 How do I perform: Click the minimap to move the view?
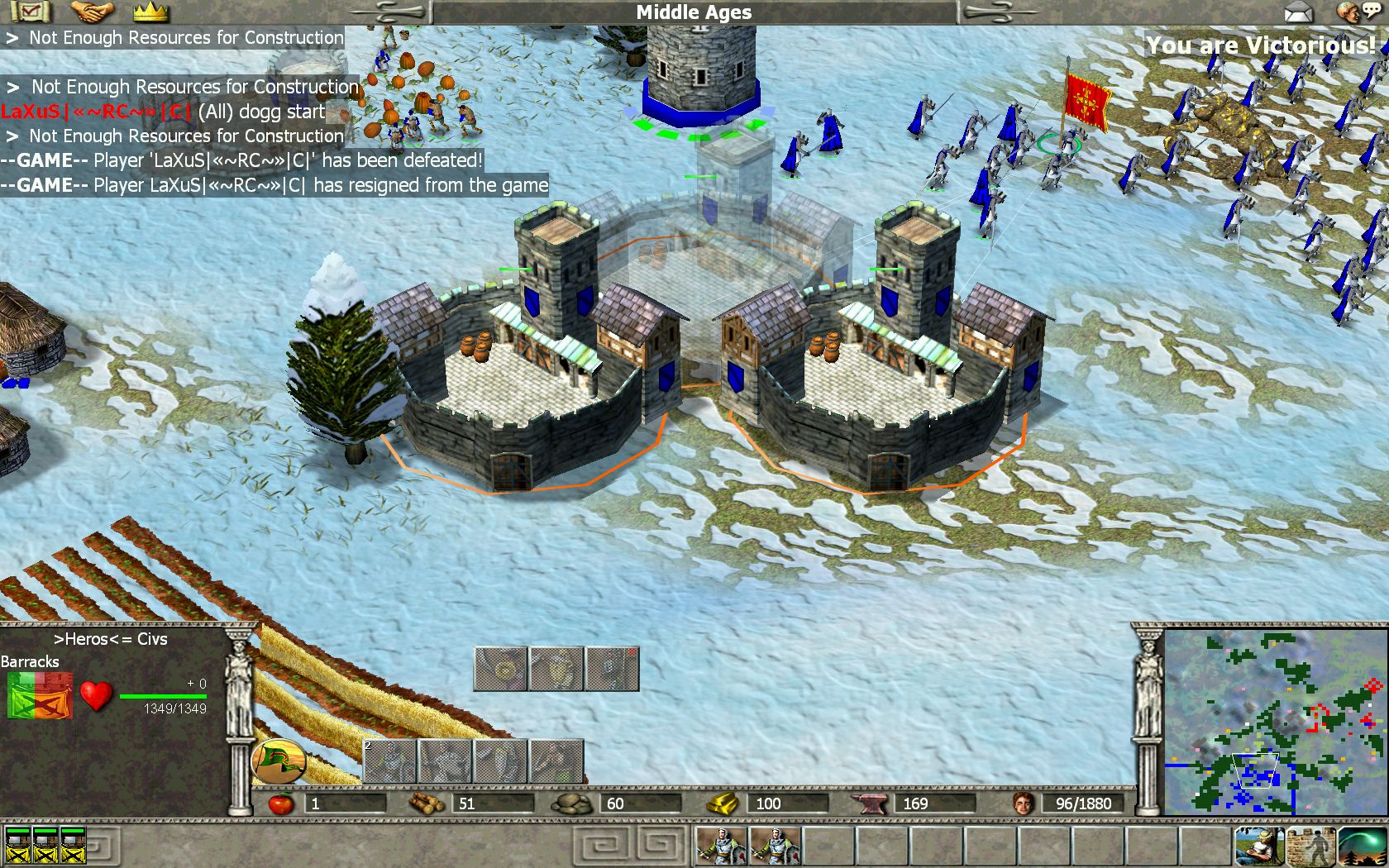coord(1275,722)
